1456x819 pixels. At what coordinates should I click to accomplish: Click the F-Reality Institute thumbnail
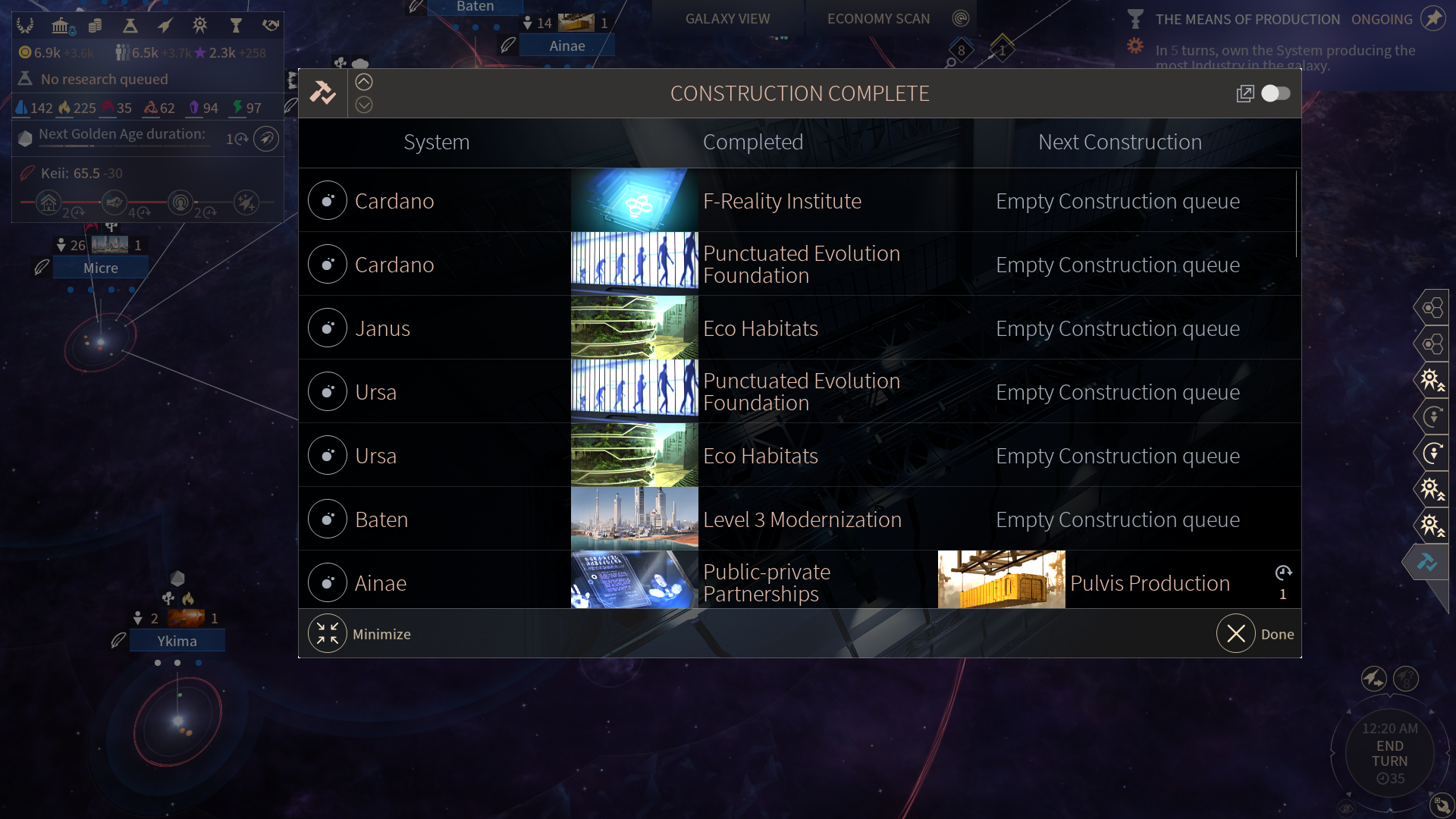pyautogui.click(x=634, y=200)
